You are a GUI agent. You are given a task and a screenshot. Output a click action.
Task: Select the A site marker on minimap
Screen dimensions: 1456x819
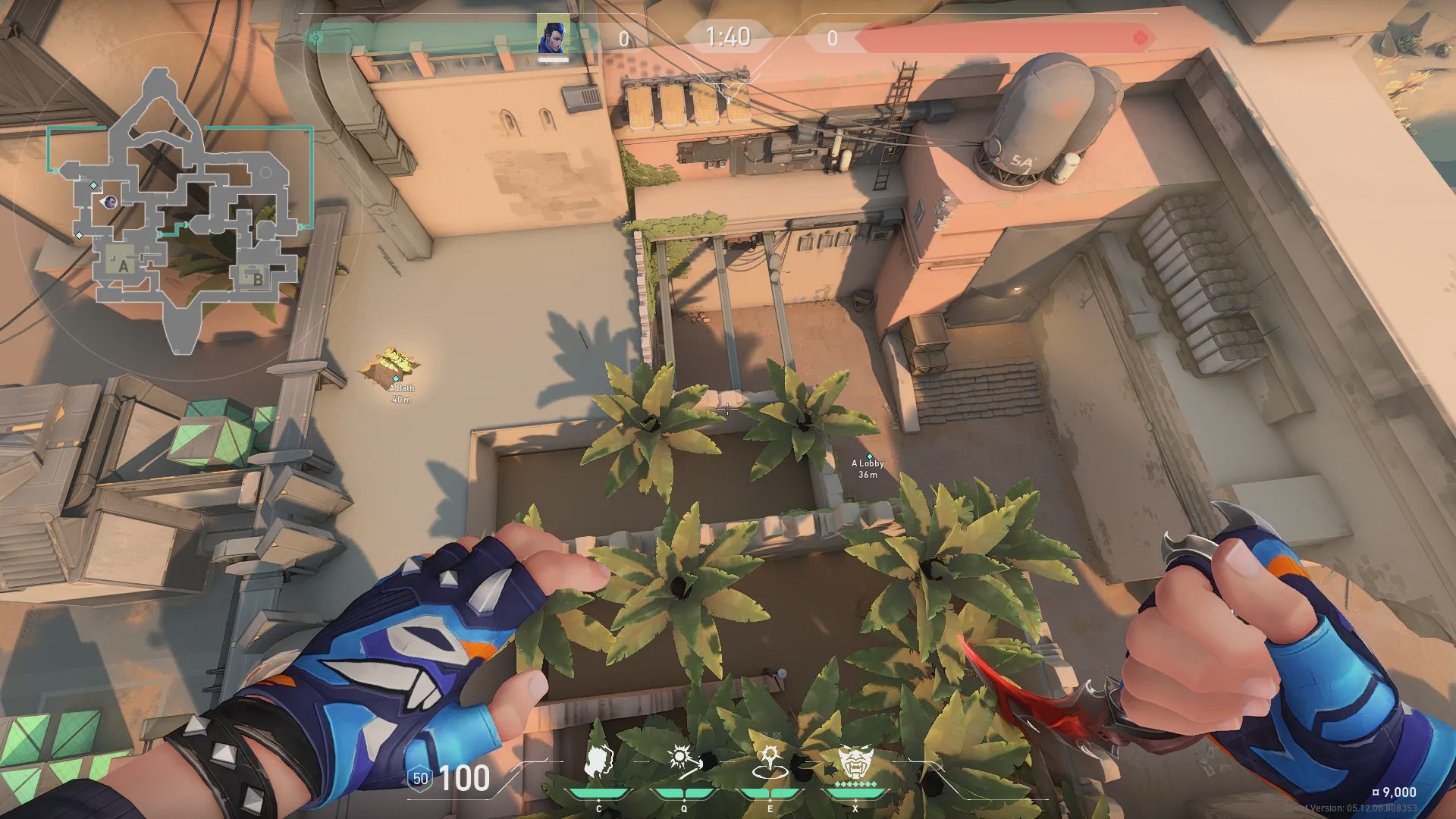coord(122,265)
